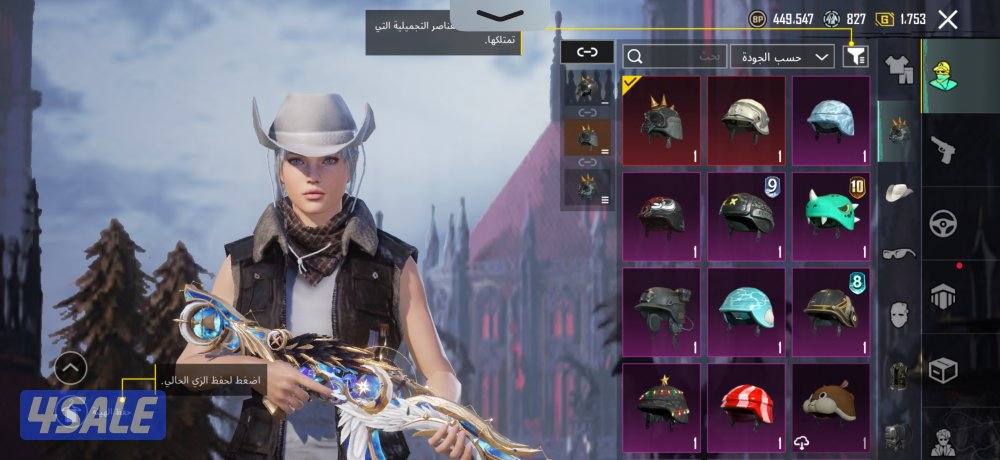Expand the up-arrow circle button
This screenshot has width=1000, height=460.
click(70, 368)
